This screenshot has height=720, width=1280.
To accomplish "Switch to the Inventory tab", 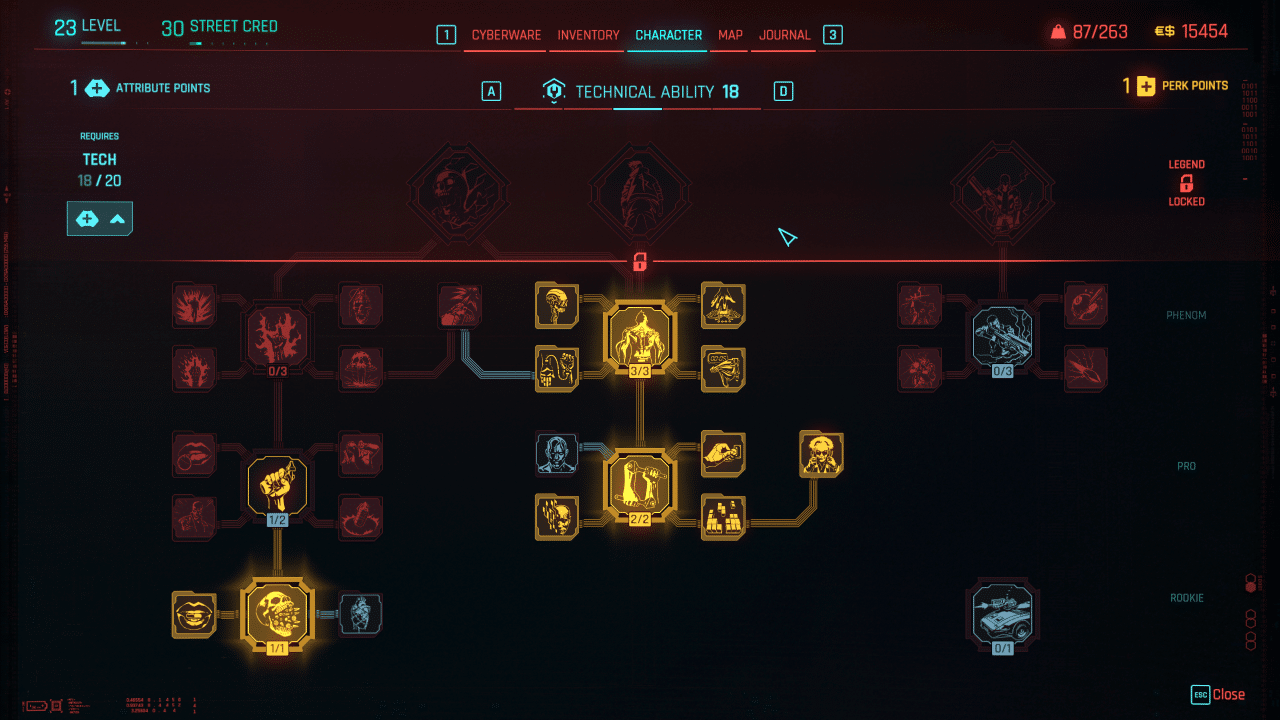I will (587, 34).
